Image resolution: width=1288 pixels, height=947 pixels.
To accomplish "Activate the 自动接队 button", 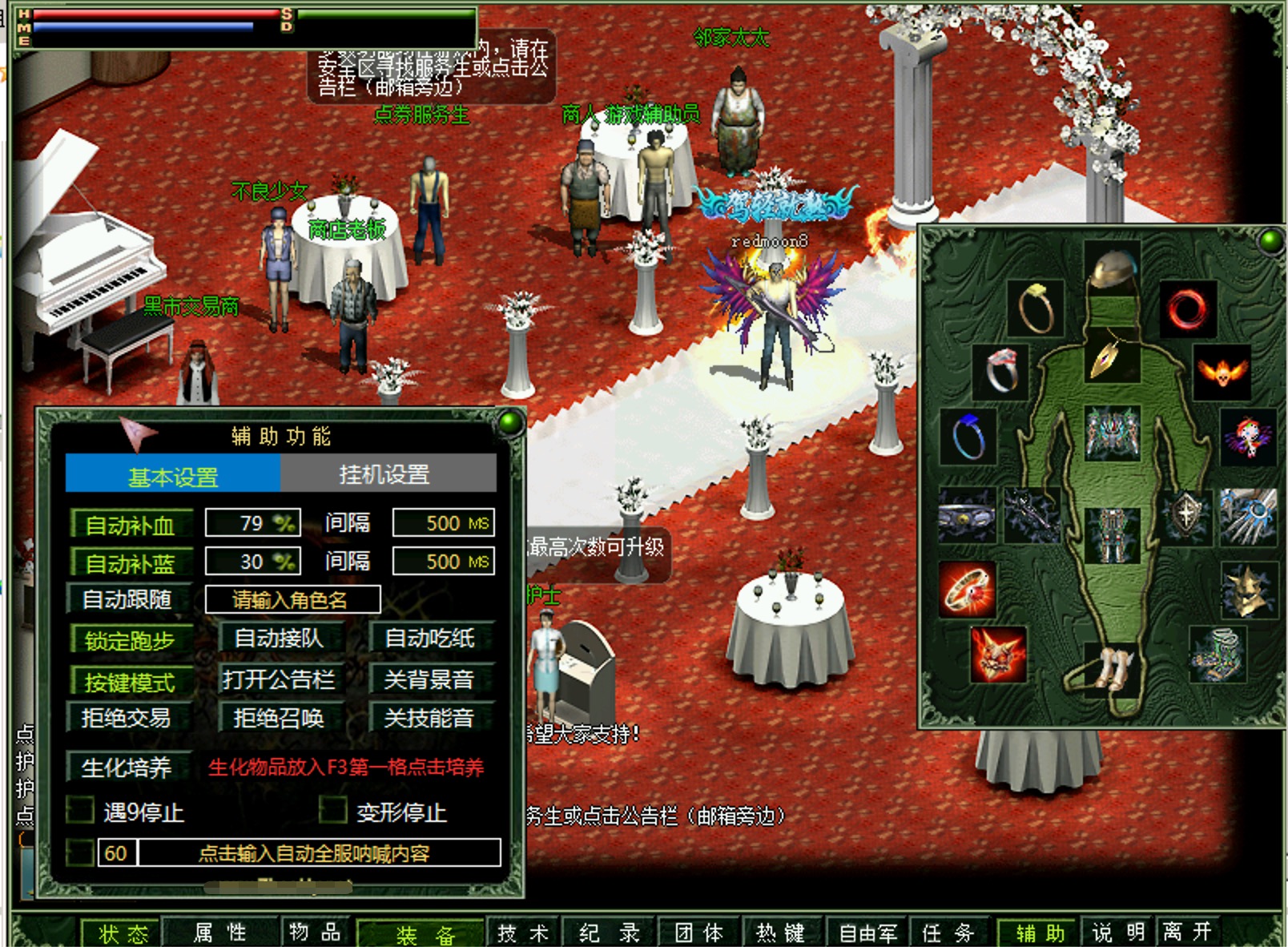I will click(280, 639).
